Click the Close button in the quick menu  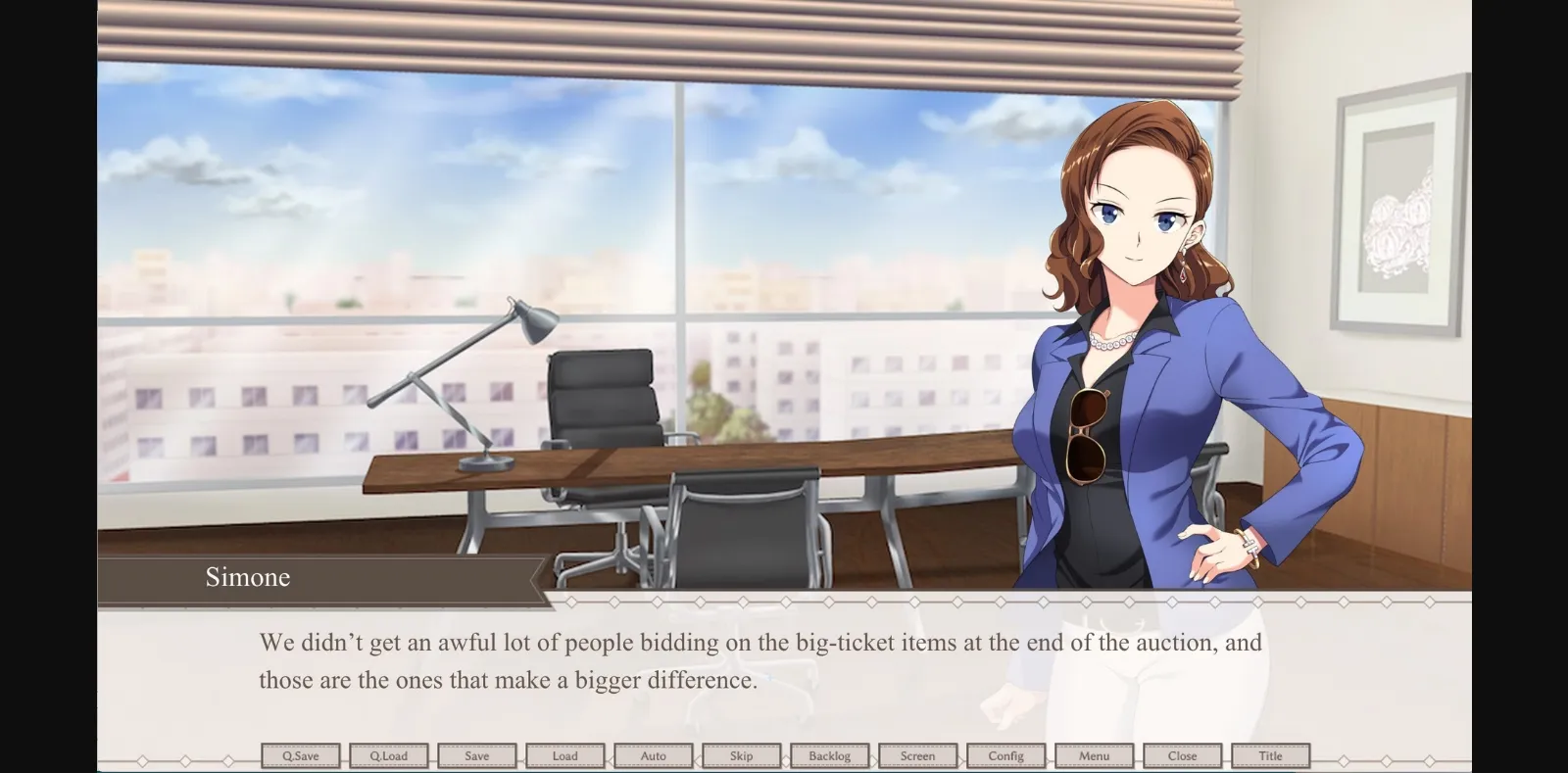[x=1183, y=755]
